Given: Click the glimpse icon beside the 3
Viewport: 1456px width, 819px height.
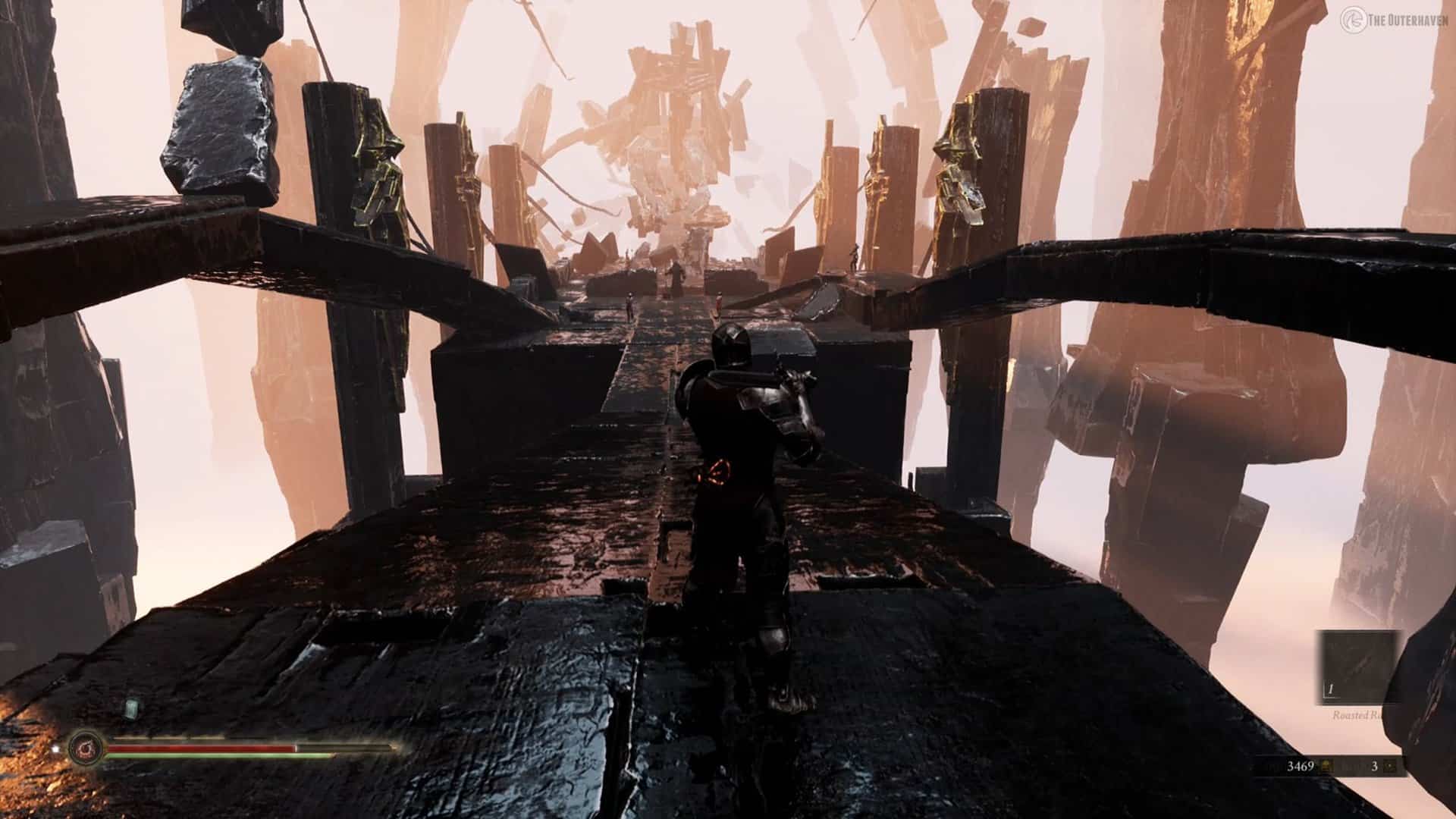Looking at the screenshot, I should point(1389,767).
